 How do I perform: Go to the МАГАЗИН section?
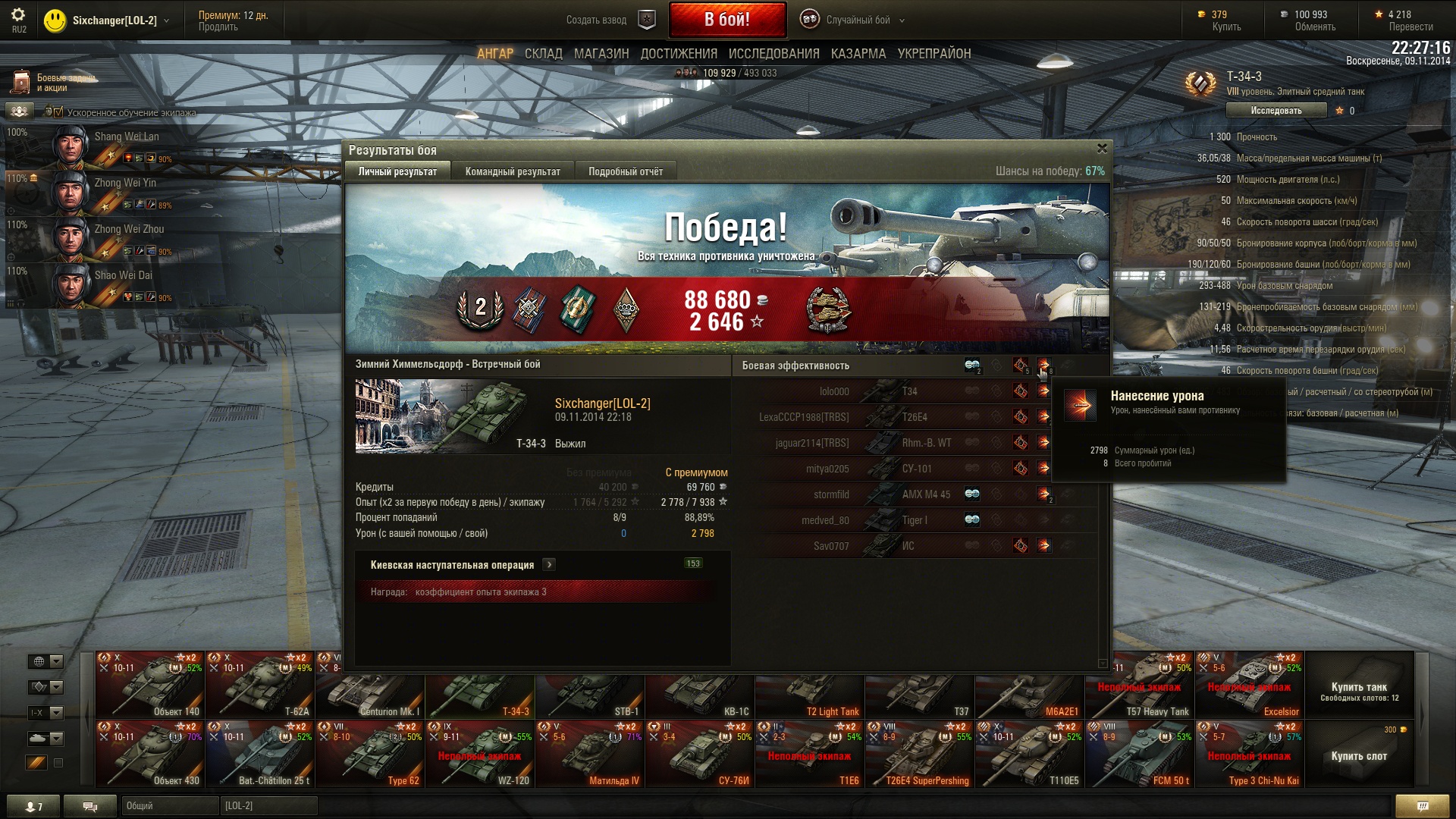tap(601, 54)
